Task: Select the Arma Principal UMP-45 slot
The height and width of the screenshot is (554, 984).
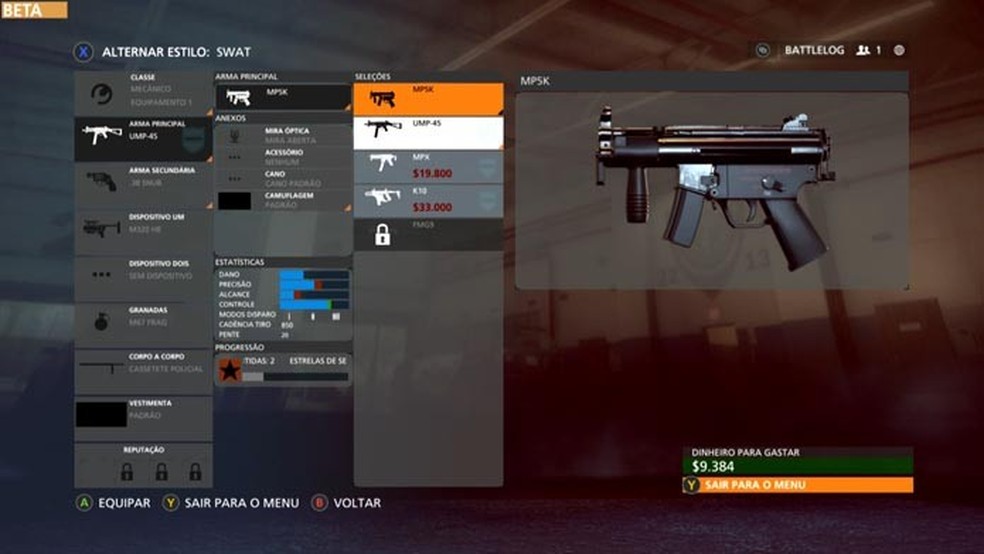Action: [x=143, y=137]
